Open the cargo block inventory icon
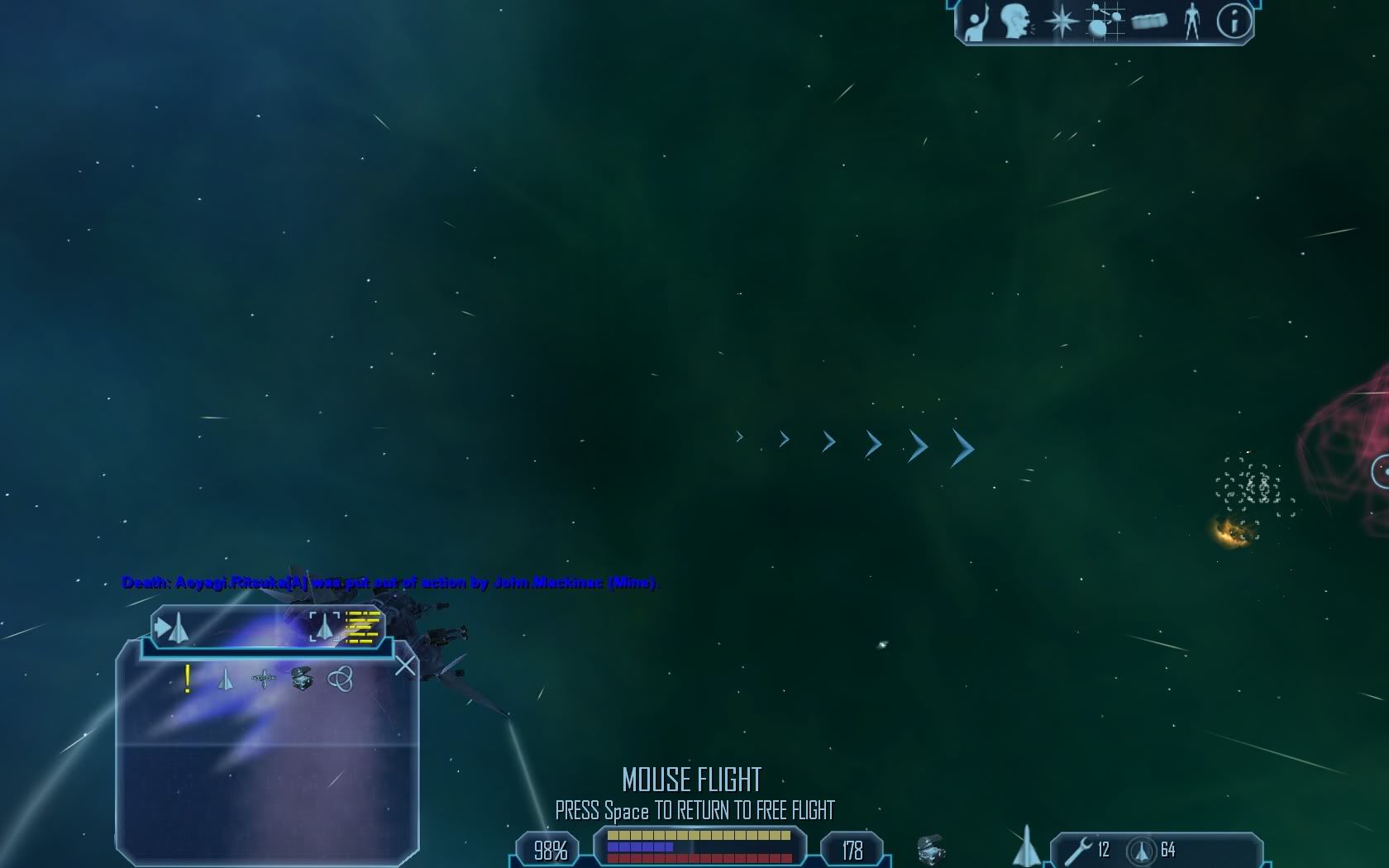Screen dimensions: 1389x868 coord(1149,21)
